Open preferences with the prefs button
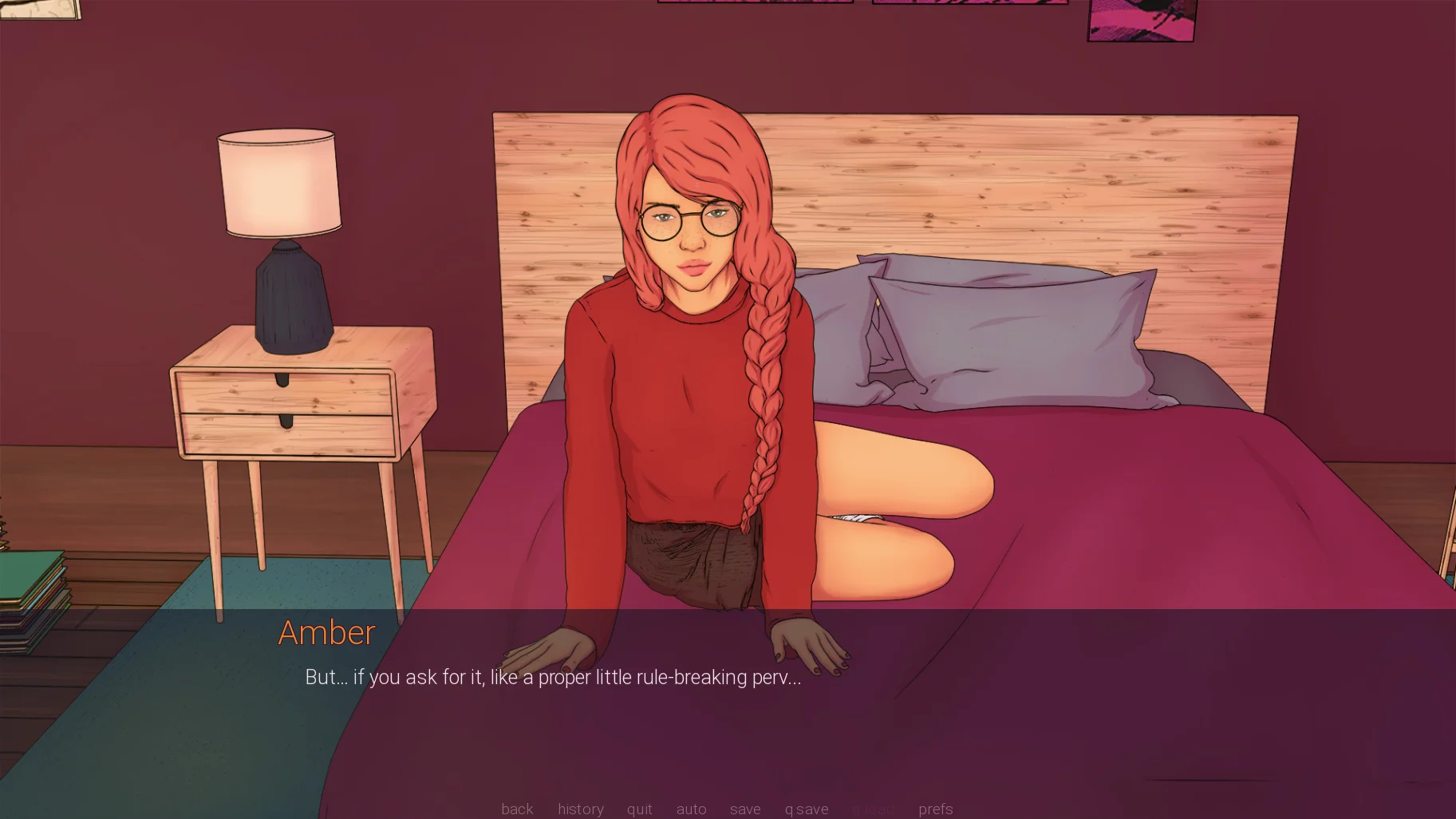The image size is (1456, 819). click(935, 809)
